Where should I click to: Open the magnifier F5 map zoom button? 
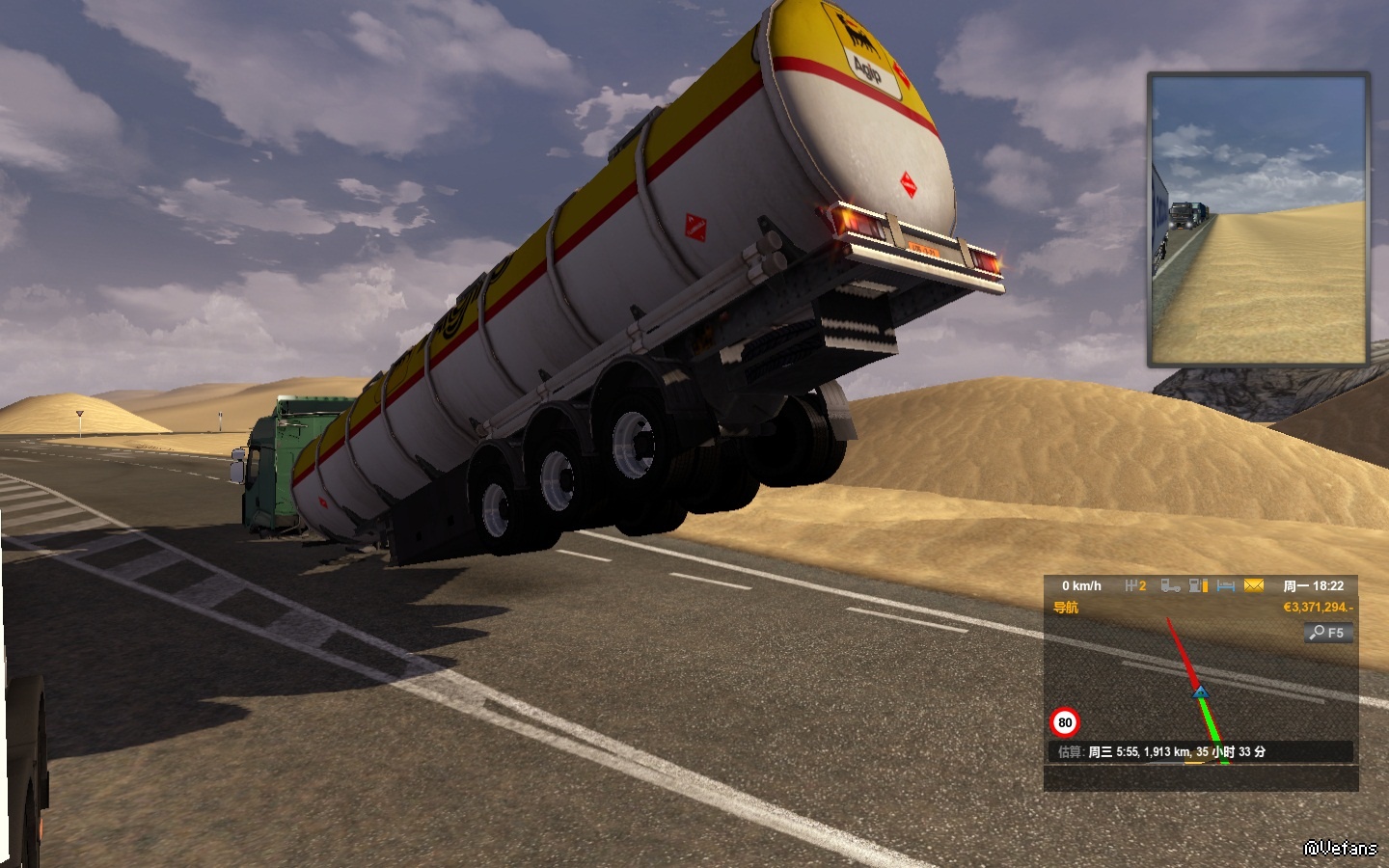click(1328, 633)
